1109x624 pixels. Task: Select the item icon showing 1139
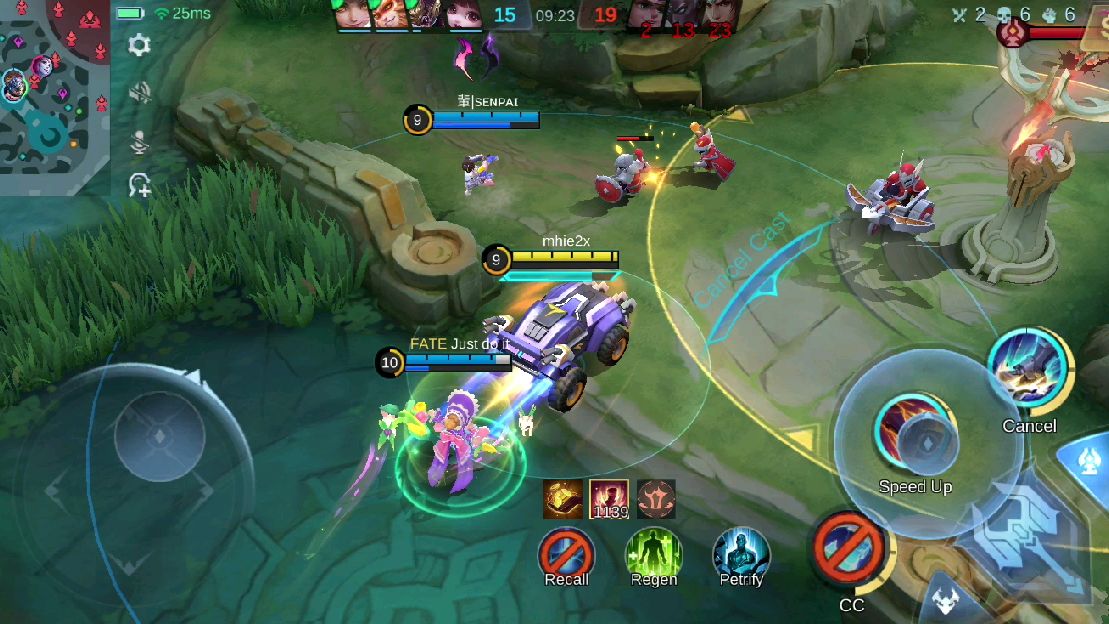[x=609, y=499]
